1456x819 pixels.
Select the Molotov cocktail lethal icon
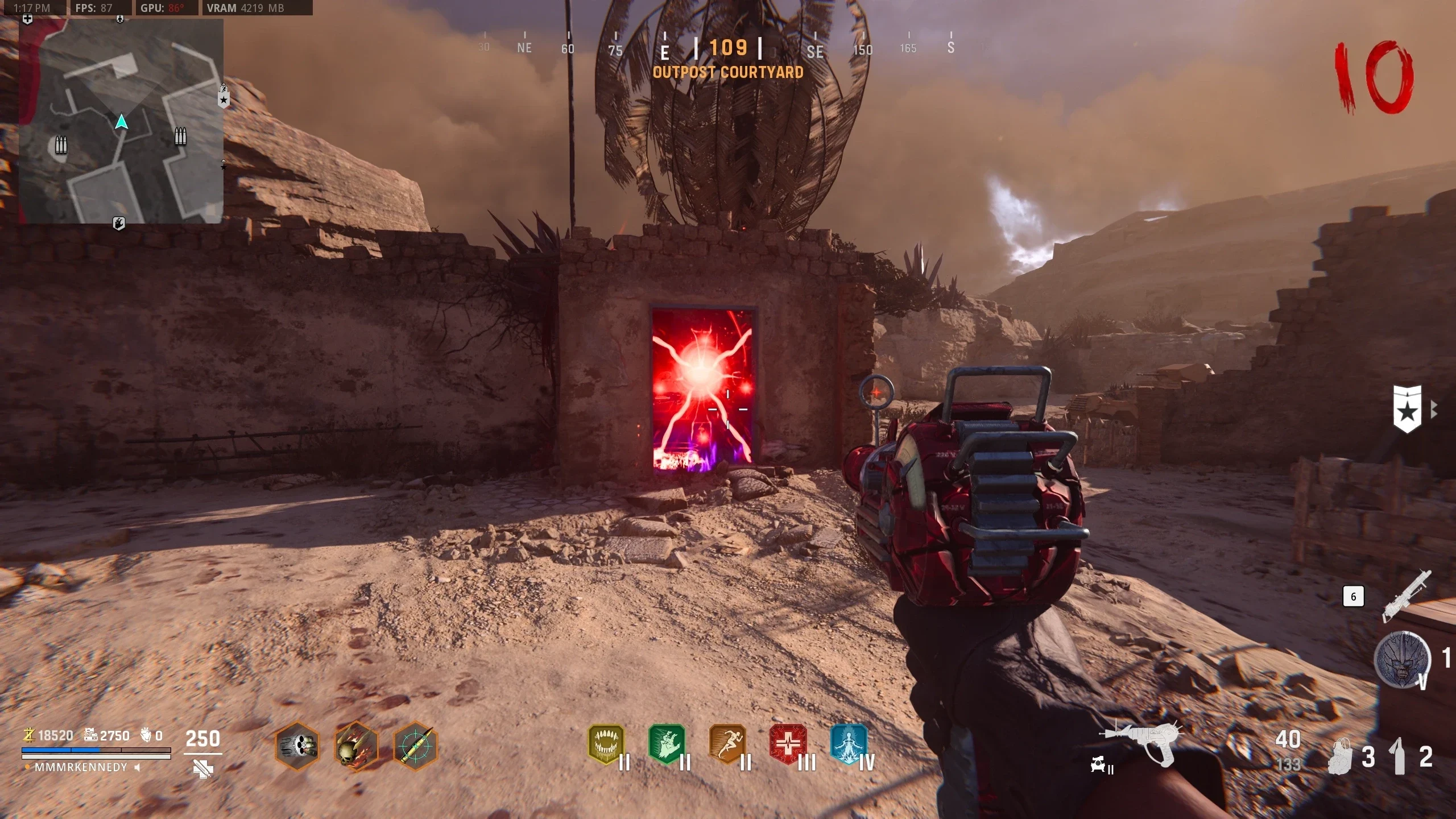pyautogui.click(x=1399, y=756)
